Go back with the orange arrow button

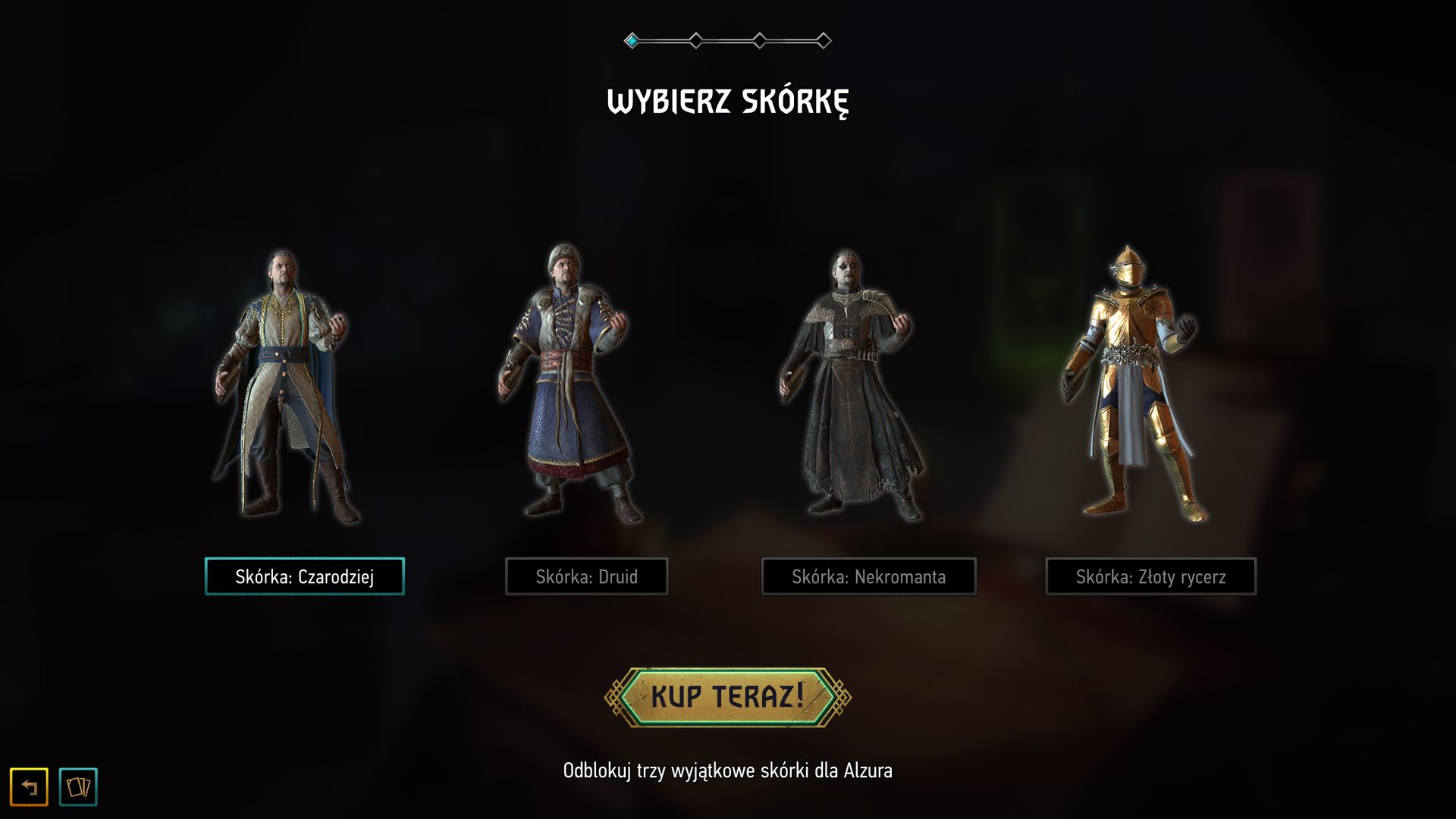coord(29,786)
